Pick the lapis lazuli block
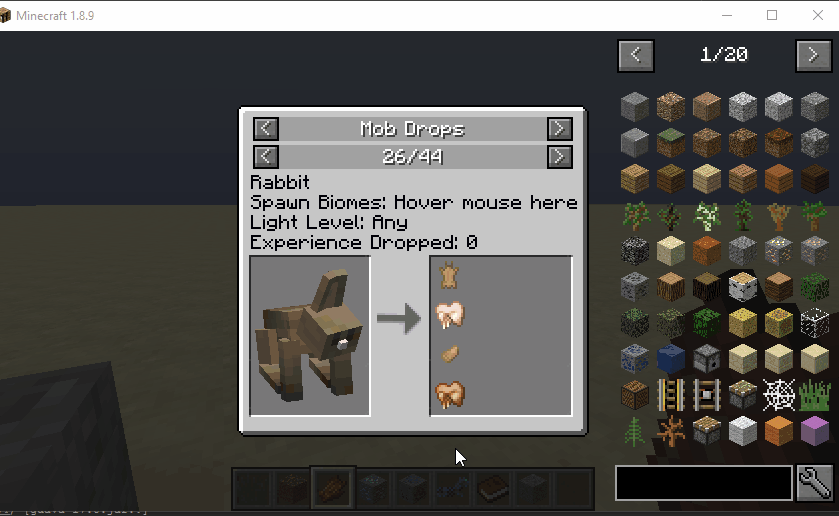 [672, 359]
